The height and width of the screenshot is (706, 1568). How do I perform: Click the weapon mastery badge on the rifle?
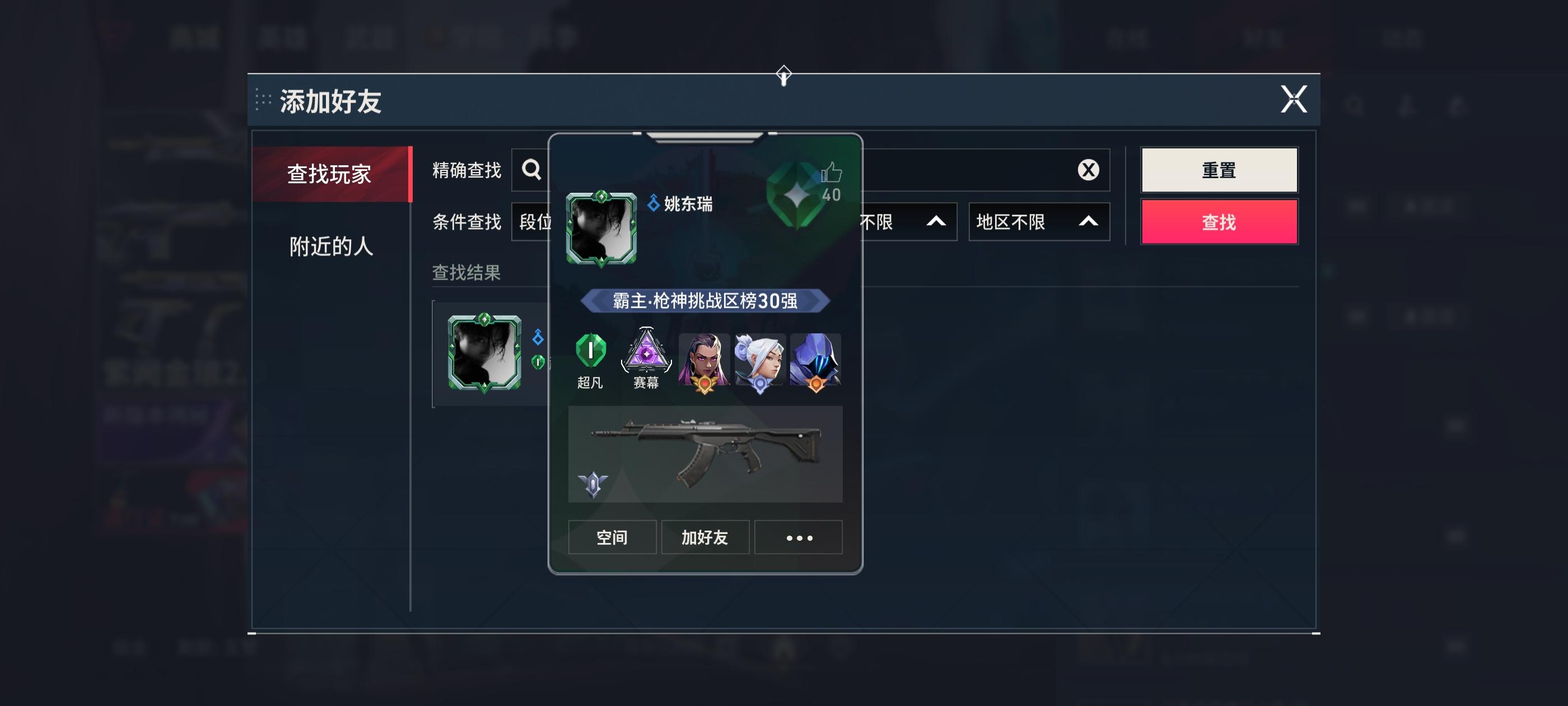594,485
